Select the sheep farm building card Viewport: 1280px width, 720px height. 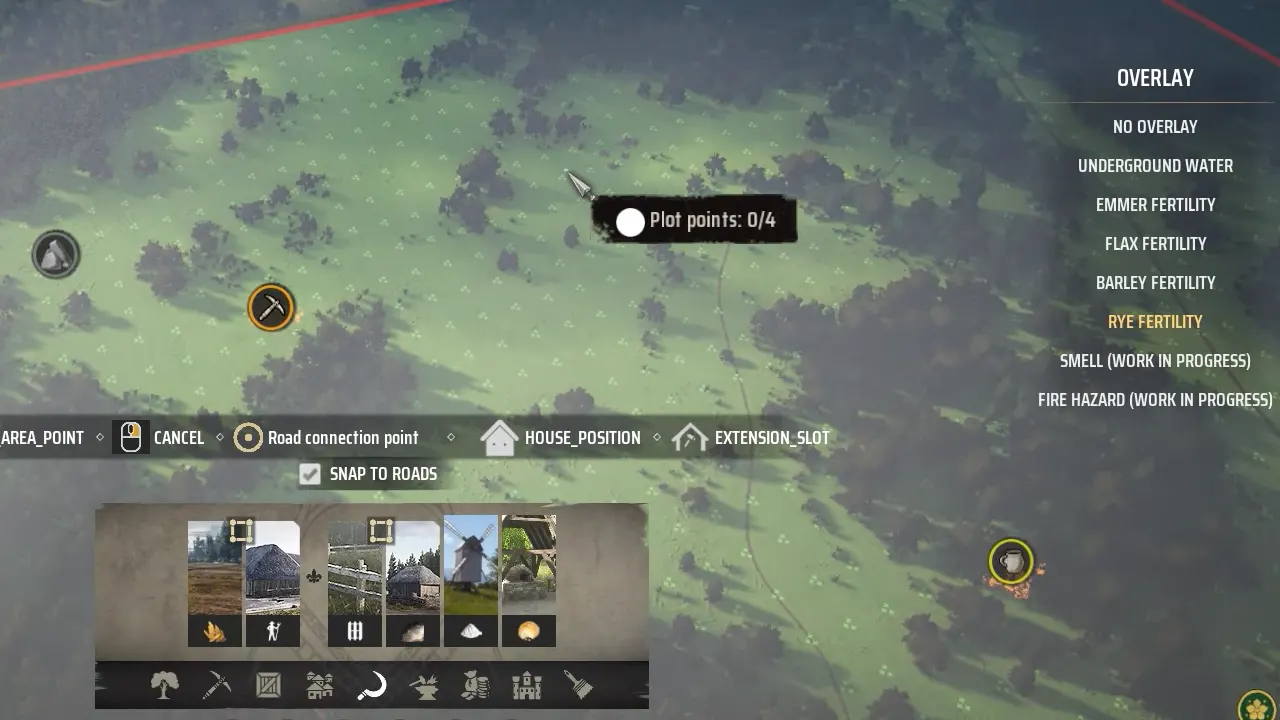click(x=413, y=582)
